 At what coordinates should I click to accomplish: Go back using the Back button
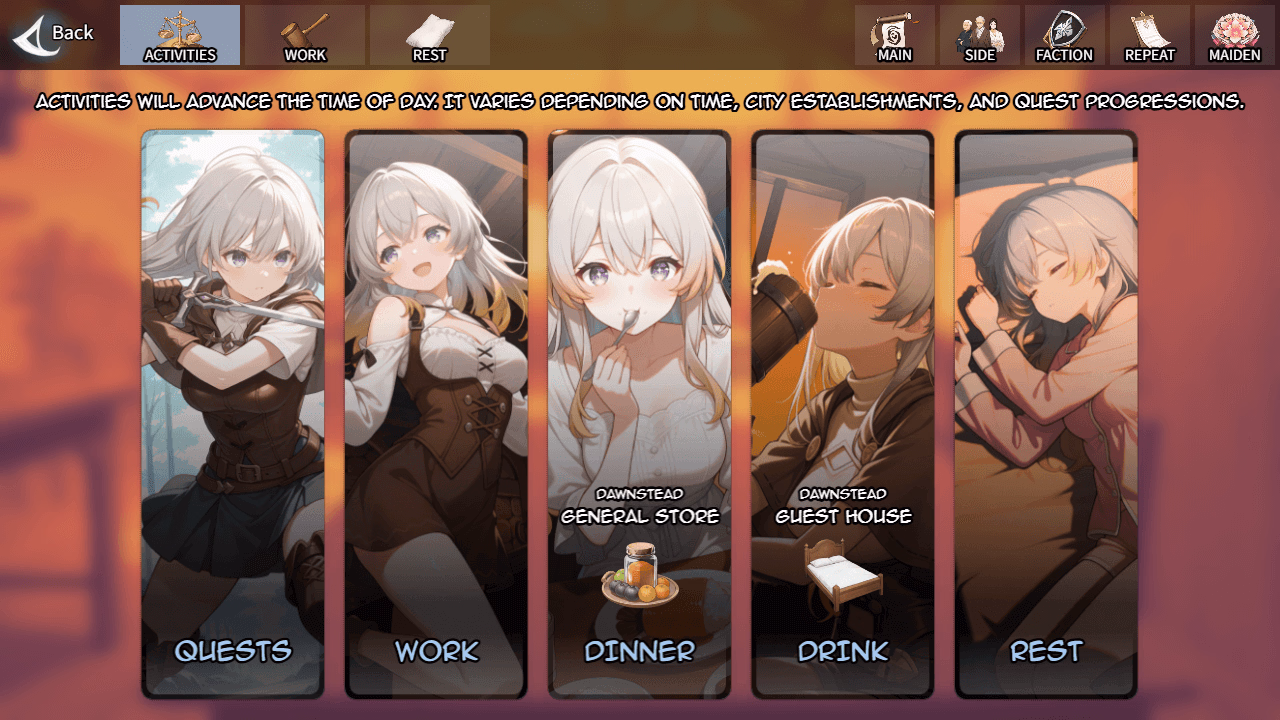(x=54, y=34)
